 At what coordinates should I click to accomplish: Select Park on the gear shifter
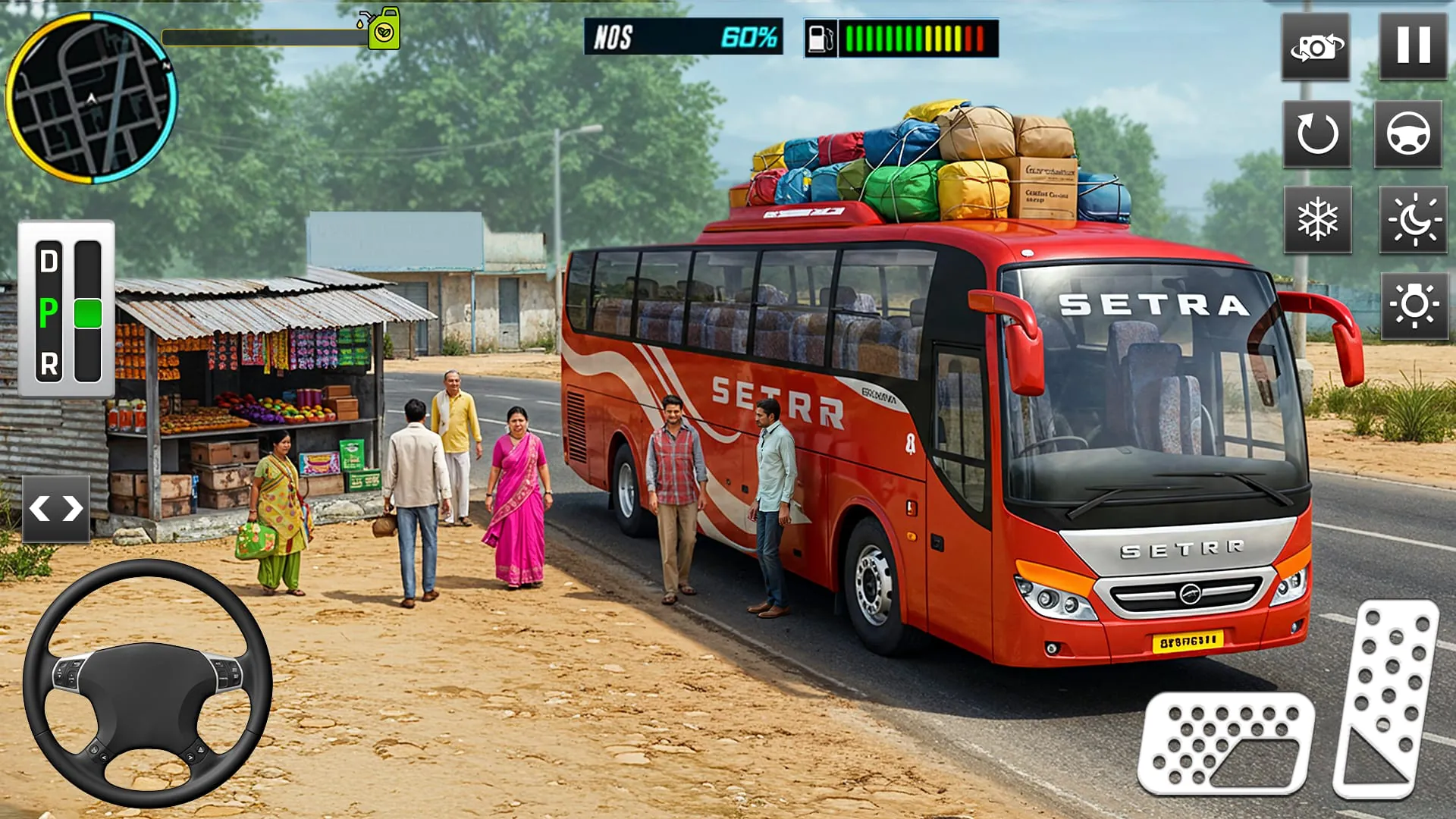click(x=47, y=312)
